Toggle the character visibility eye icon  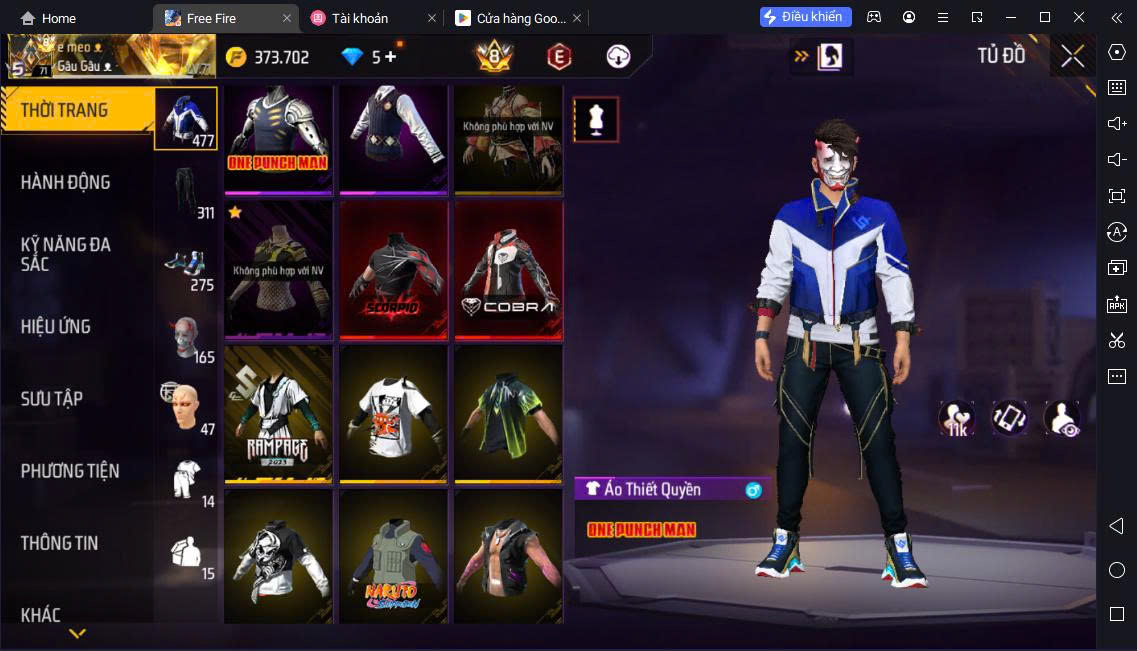pyautogui.click(x=1062, y=418)
